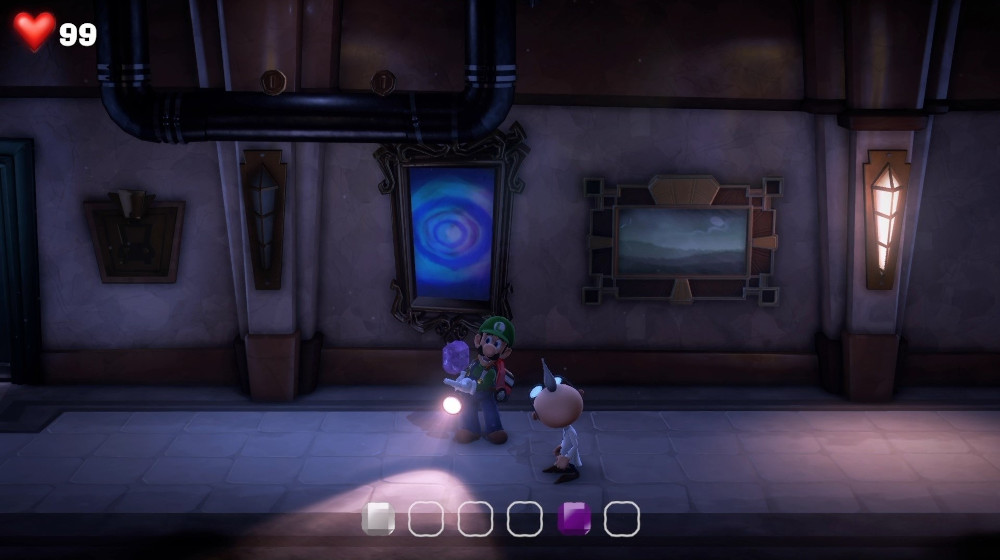This screenshot has height=560, width=1000.
Task: Select the collected white gem slot
Action: tap(378, 518)
